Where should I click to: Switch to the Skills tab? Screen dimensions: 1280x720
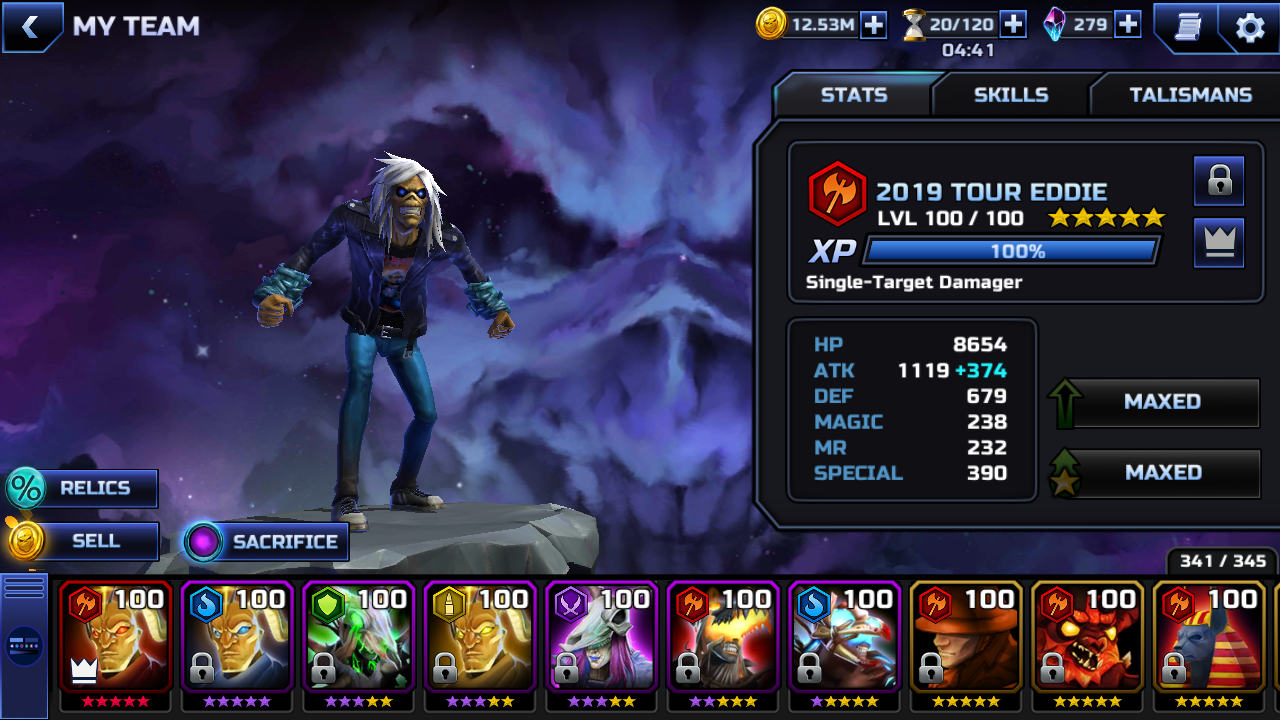pos(1011,95)
